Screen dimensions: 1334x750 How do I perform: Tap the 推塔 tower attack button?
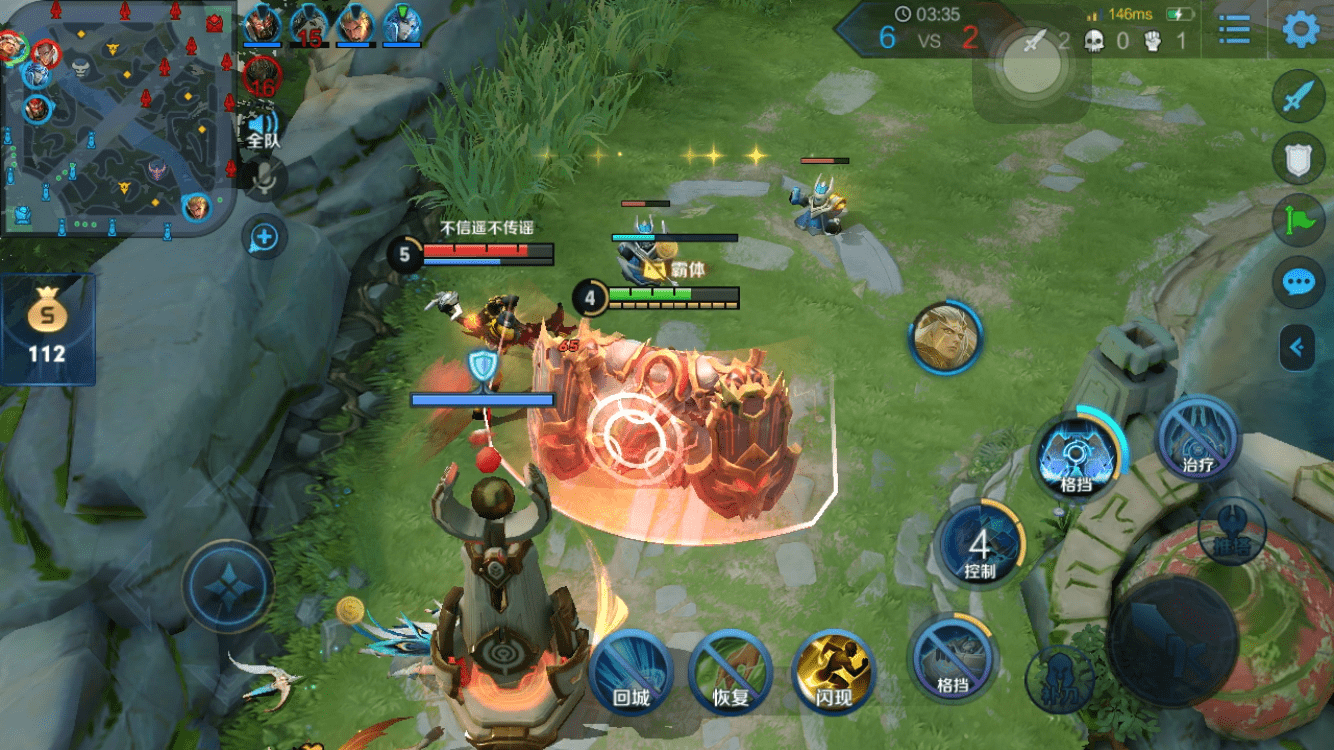tap(1231, 530)
